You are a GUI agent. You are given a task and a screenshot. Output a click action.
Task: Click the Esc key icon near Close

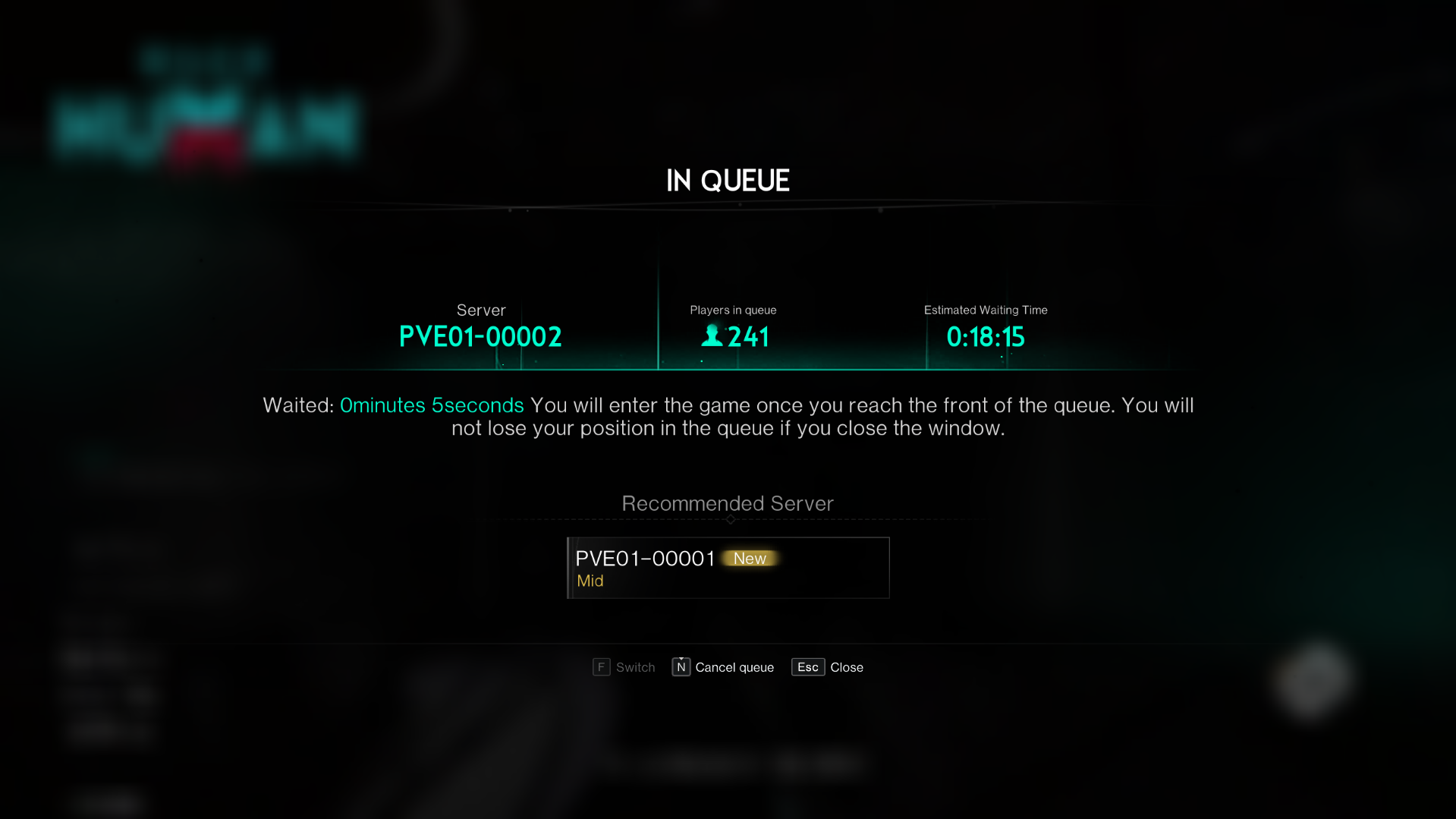pos(807,666)
